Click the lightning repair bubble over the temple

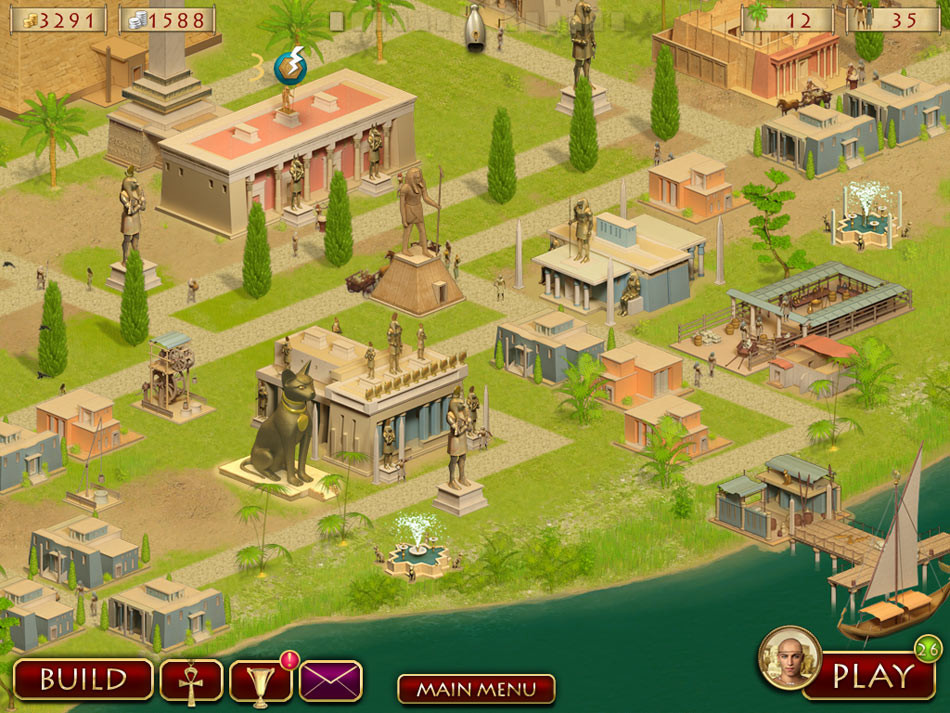click(291, 68)
